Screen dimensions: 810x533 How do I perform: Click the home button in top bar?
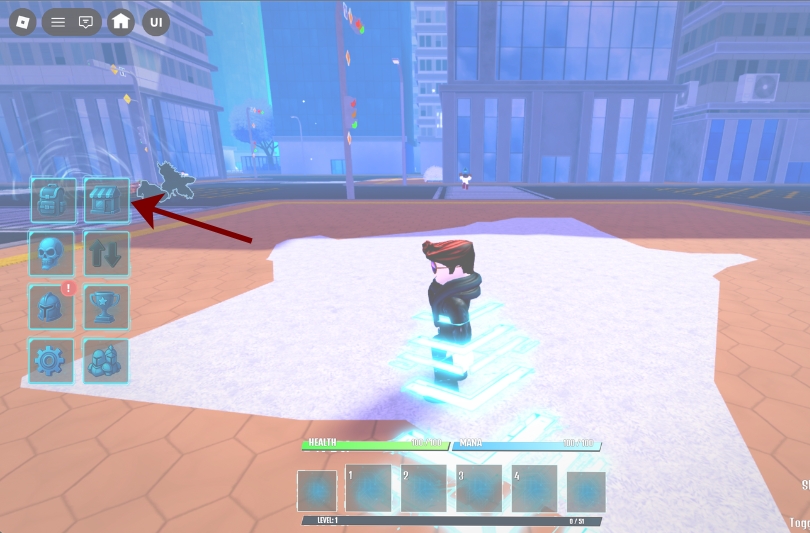121,22
